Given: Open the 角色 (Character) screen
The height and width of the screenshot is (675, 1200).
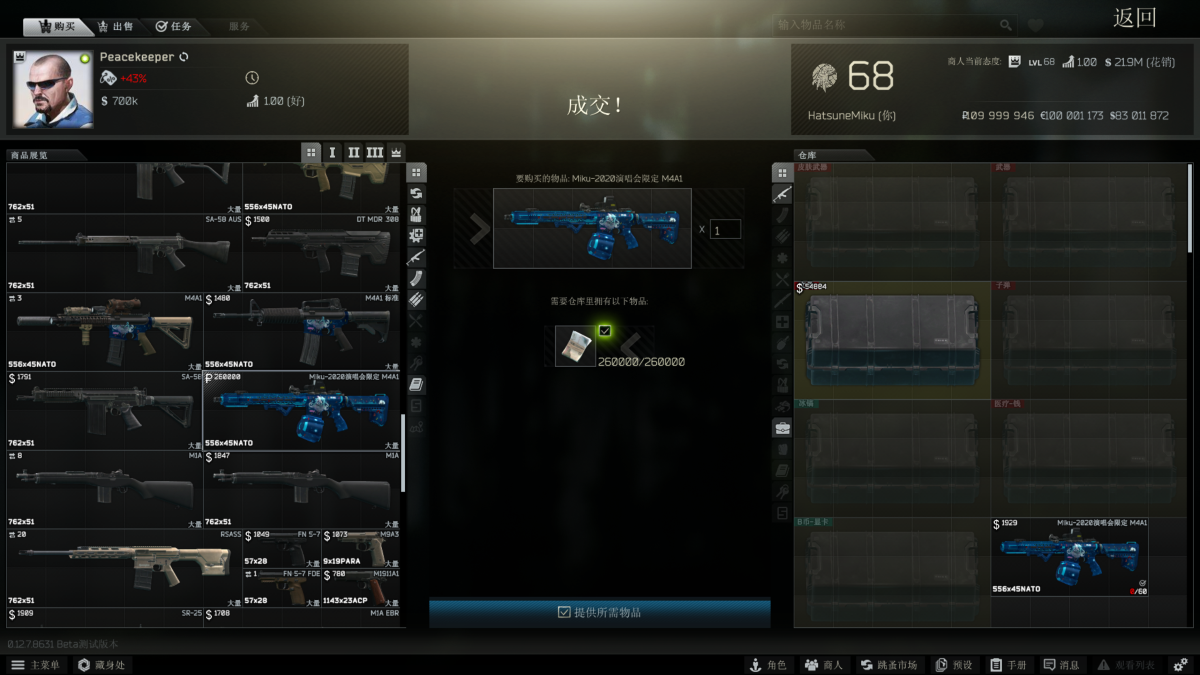Looking at the screenshot, I should (768, 665).
